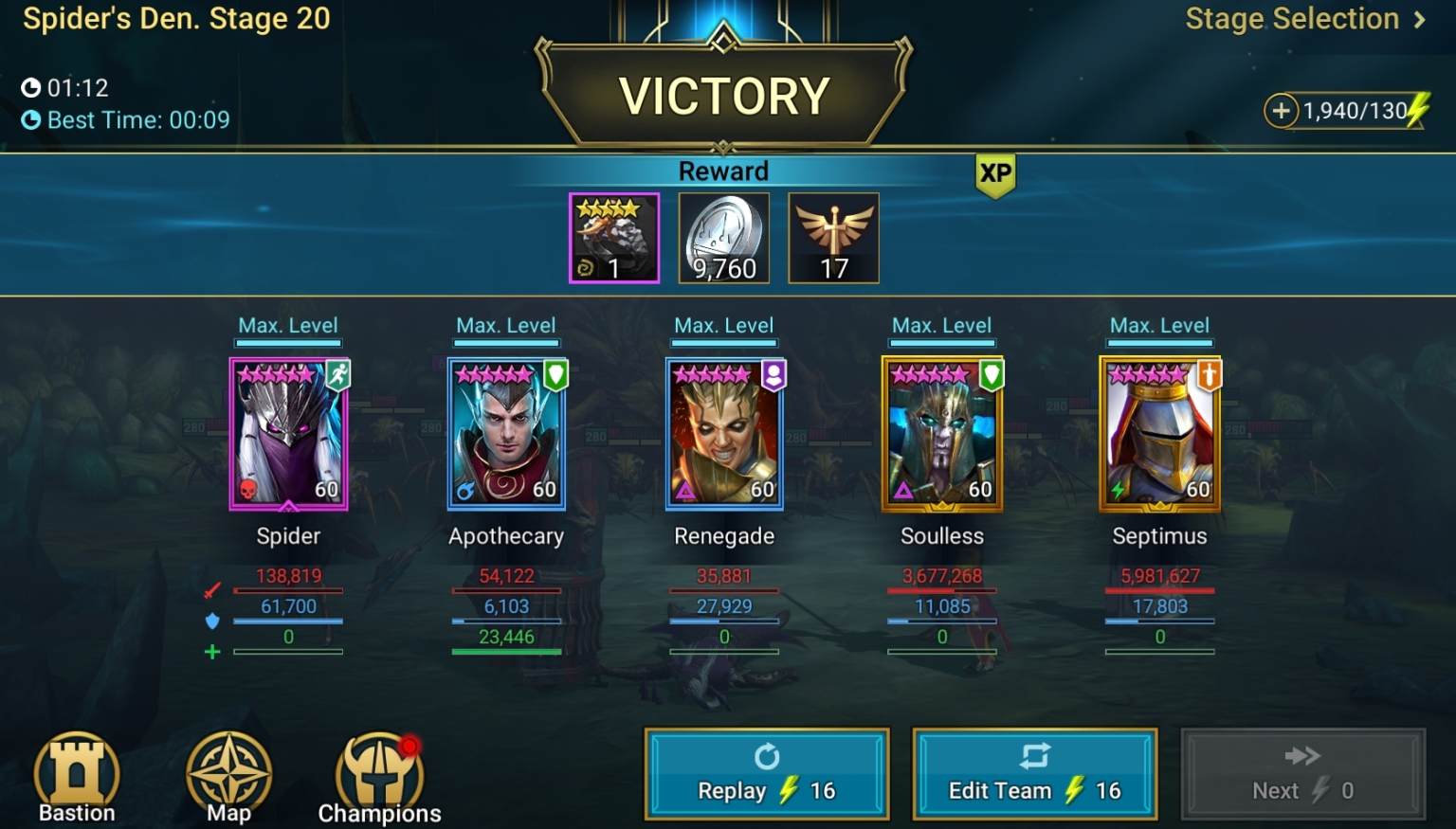Click the arena medal reward showing 17
This screenshot has height=829, width=1456.
point(833,237)
